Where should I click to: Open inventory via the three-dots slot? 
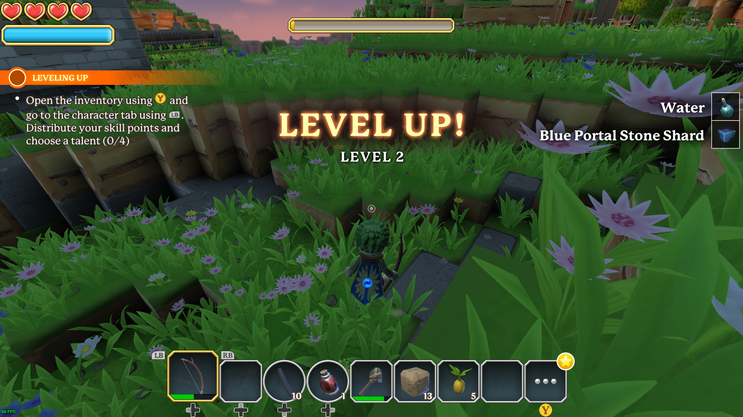coord(545,381)
